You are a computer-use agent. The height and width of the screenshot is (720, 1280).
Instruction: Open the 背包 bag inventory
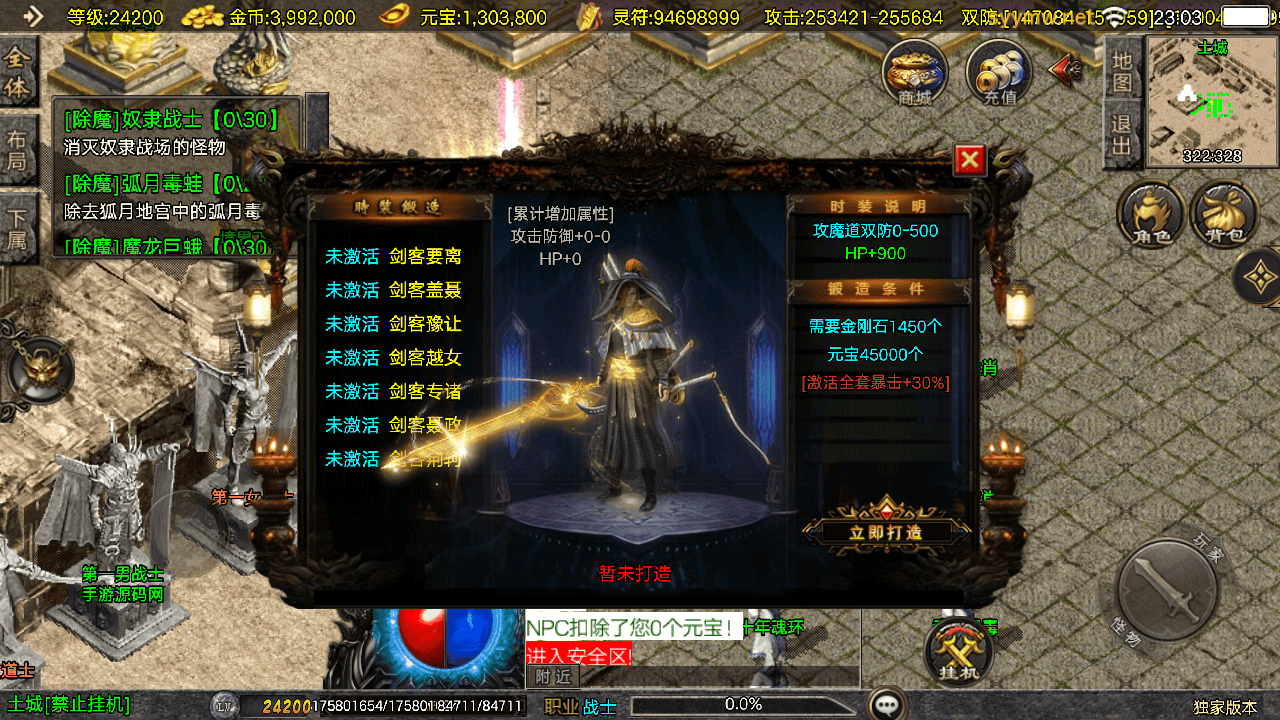pos(1224,215)
